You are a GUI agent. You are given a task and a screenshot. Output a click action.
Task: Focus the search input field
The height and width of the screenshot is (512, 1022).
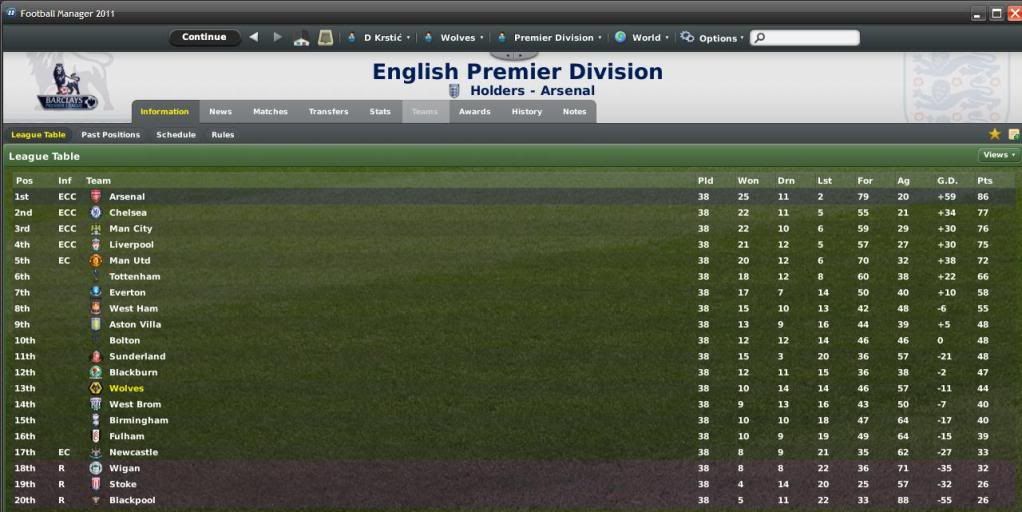pos(810,38)
